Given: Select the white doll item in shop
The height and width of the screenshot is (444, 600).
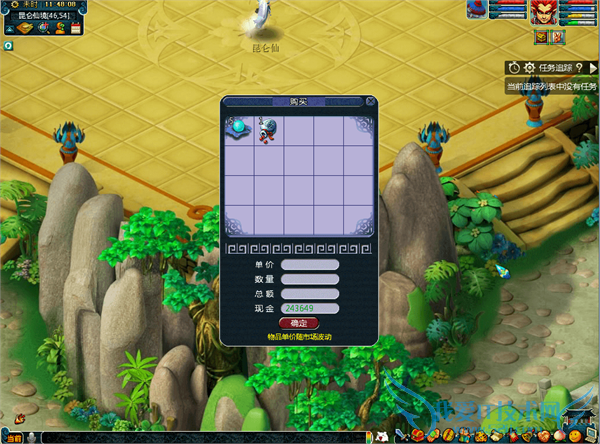Looking at the screenshot, I should click(269, 127).
